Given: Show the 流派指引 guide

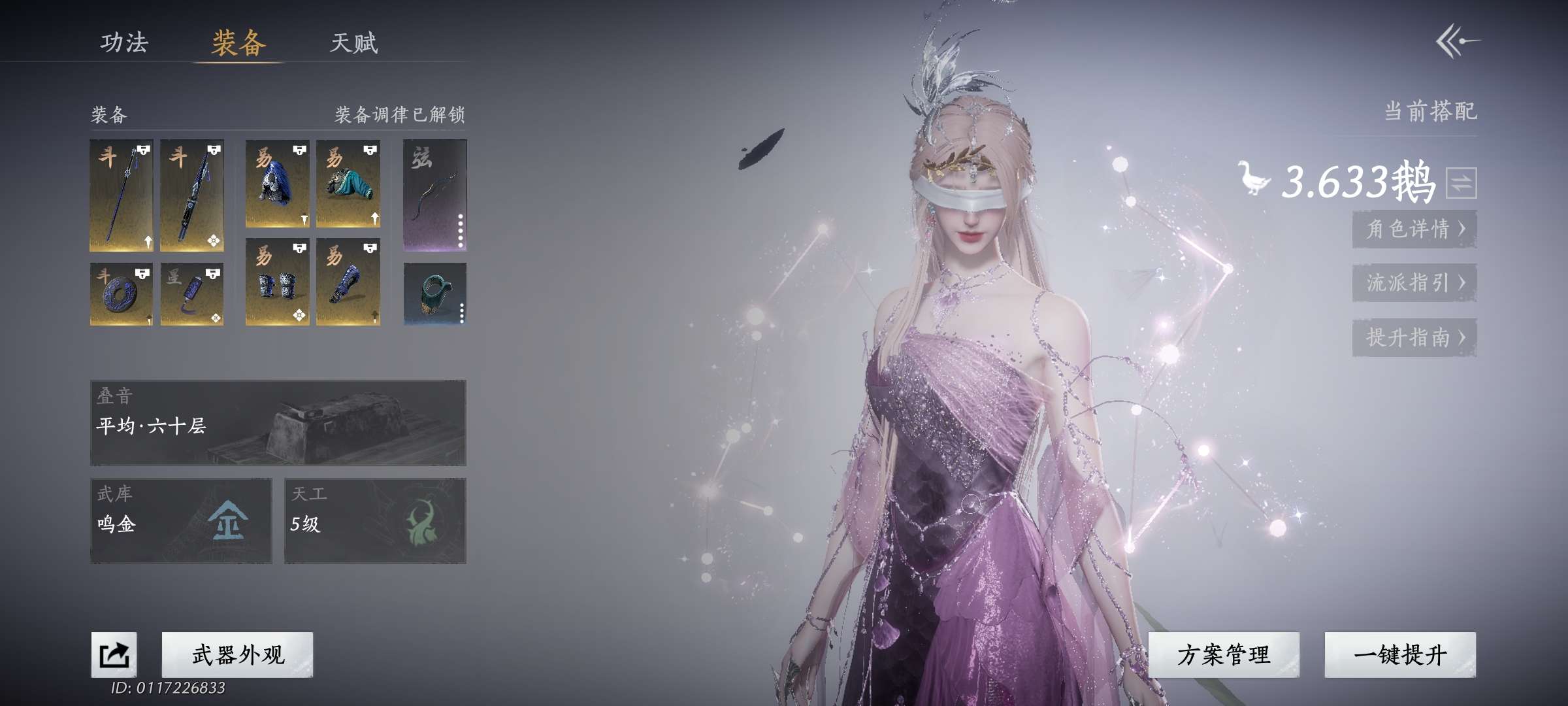Looking at the screenshot, I should [x=1414, y=282].
